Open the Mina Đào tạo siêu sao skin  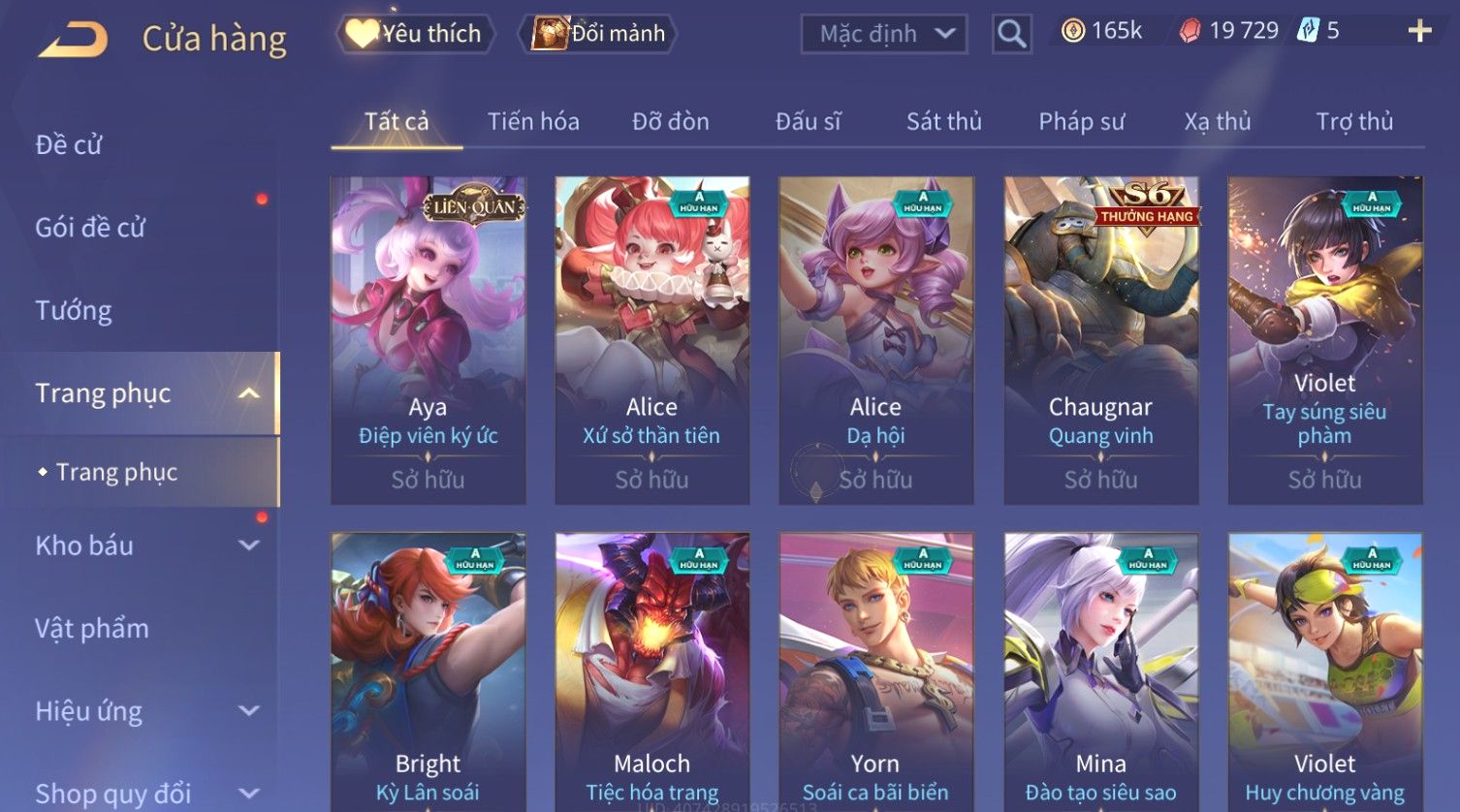click(x=1101, y=671)
